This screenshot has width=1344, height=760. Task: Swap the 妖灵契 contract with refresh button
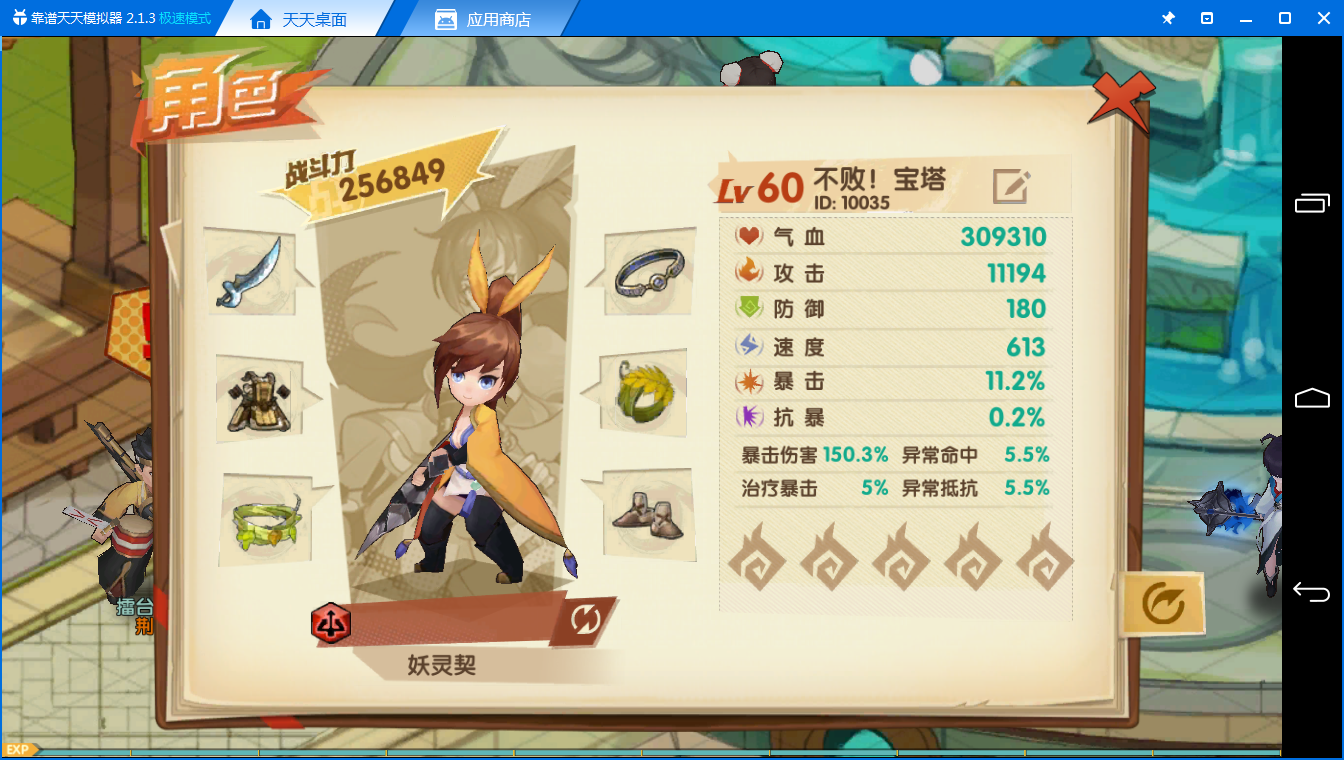click(585, 620)
